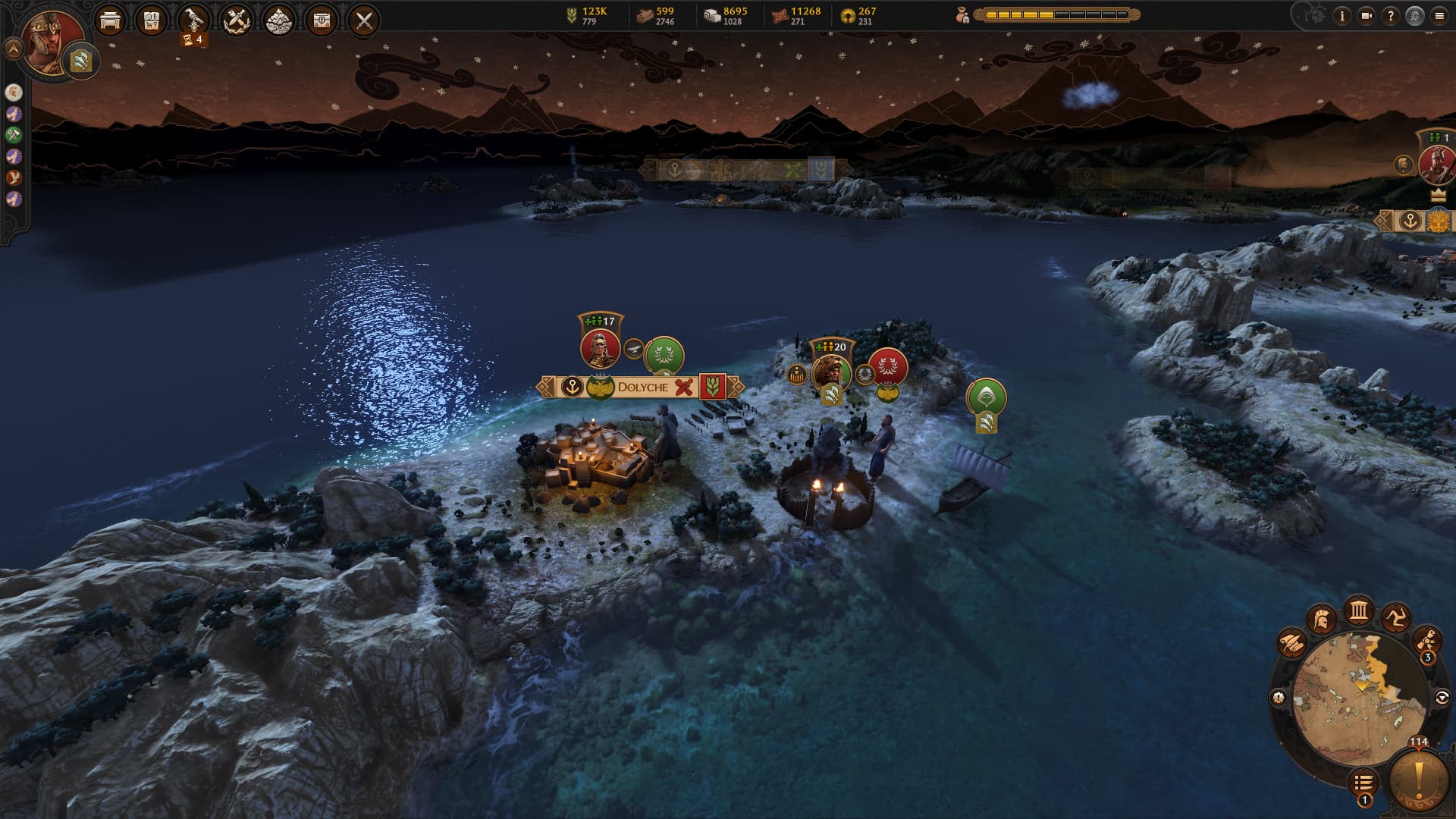Open the columned temple button above minimap
1456x819 pixels.
(x=1358, y=610)
